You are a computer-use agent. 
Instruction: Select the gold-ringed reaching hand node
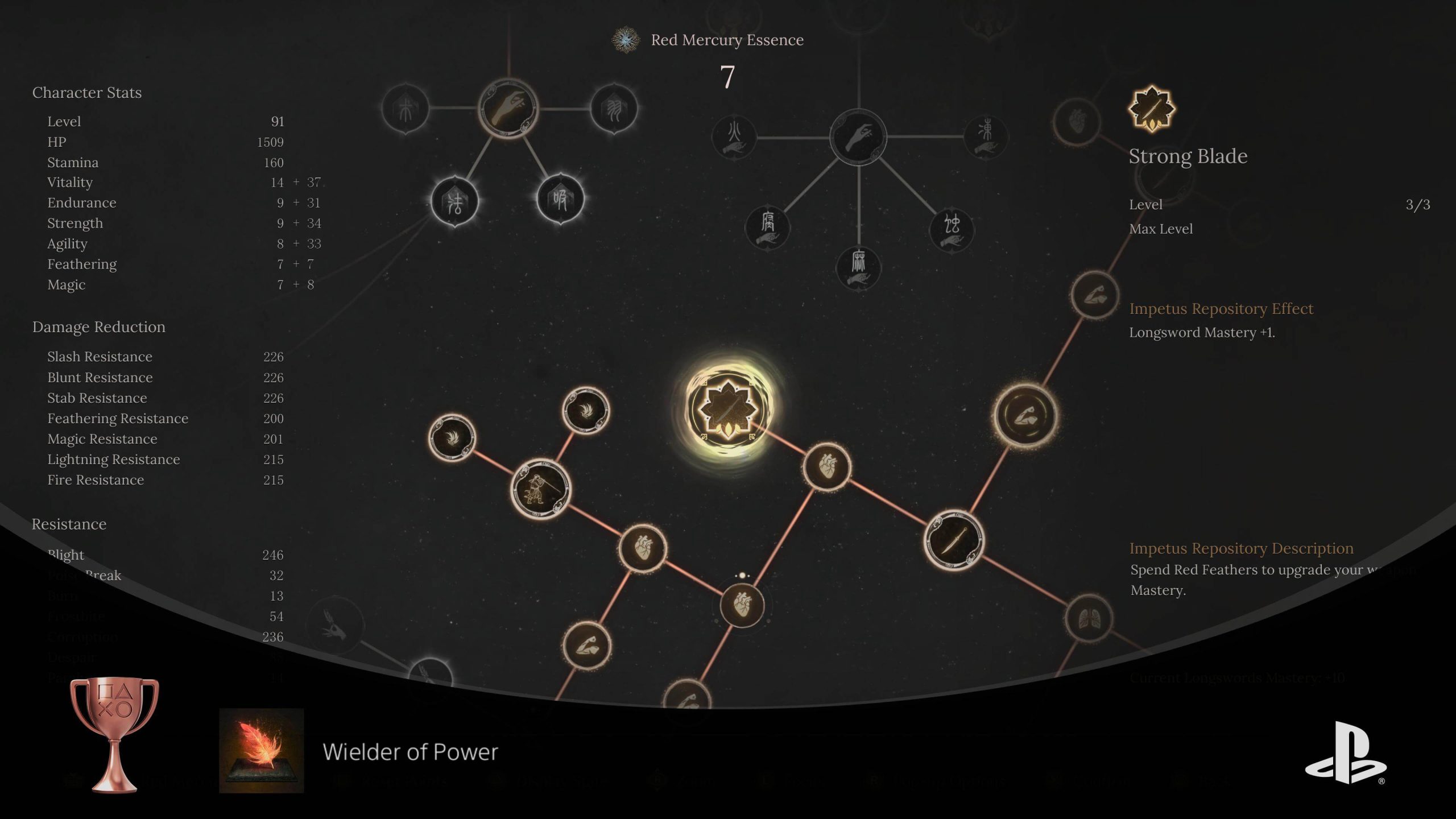point(508,108)
